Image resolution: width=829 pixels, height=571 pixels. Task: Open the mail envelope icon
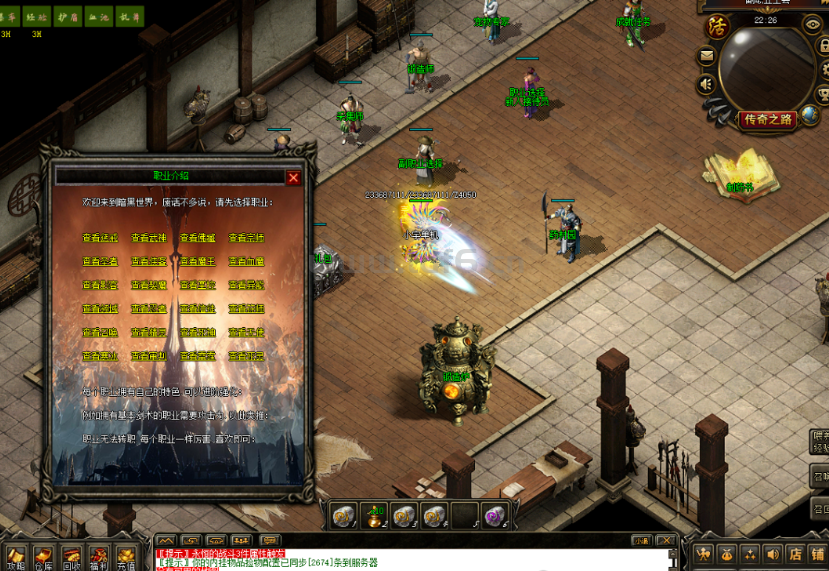[707, 57]
